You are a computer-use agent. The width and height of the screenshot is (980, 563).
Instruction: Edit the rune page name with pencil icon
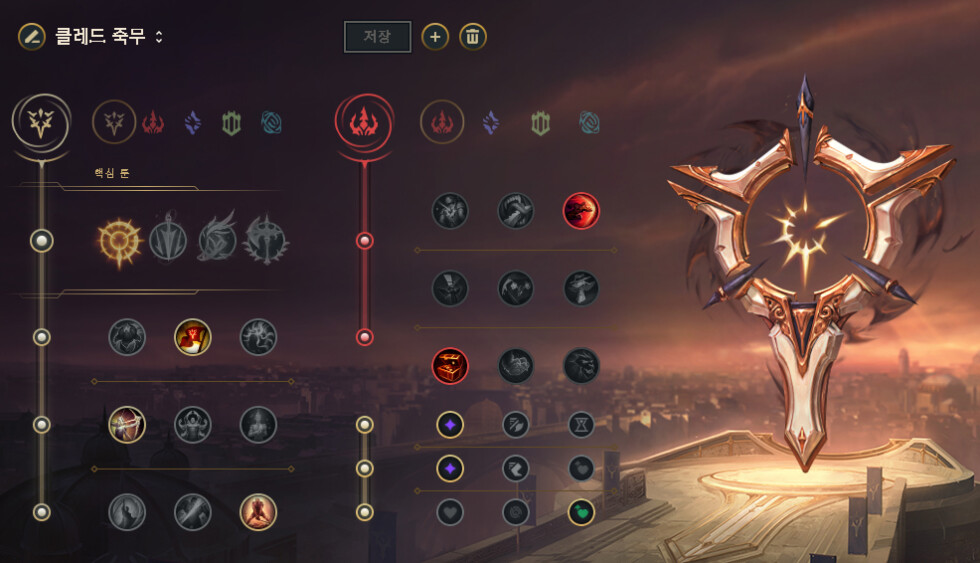pyautogui.click(x=31, y=36)
